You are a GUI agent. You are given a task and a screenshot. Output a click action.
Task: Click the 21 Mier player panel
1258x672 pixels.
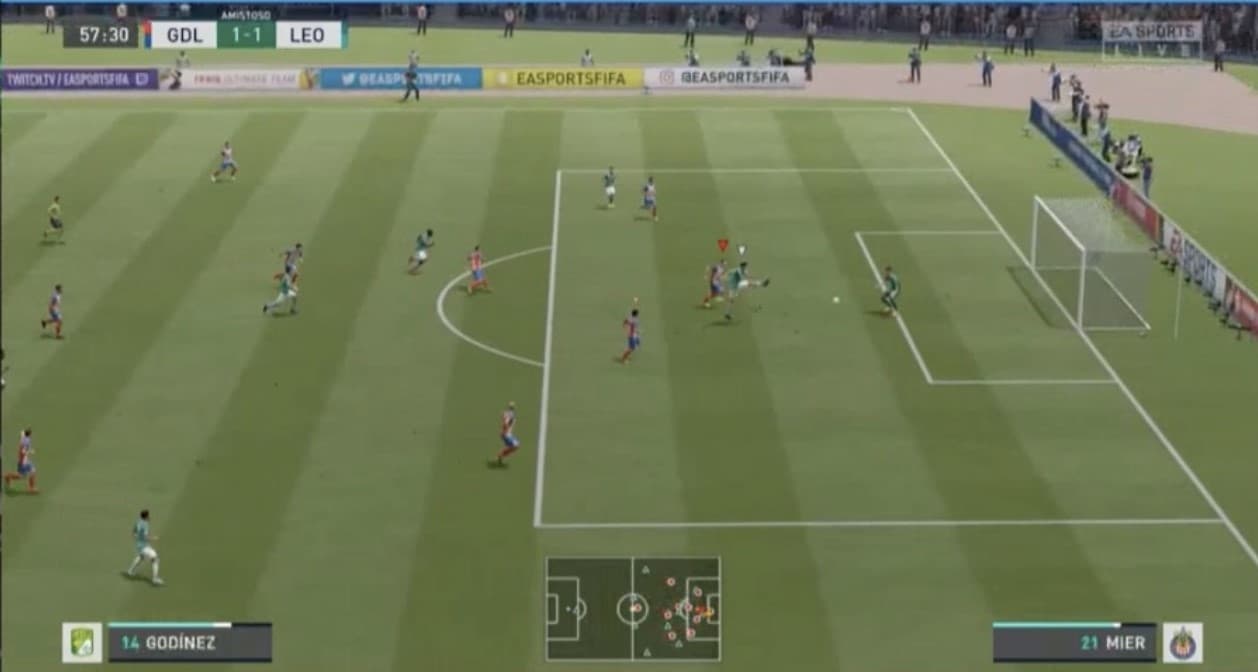click(1074, 642)
